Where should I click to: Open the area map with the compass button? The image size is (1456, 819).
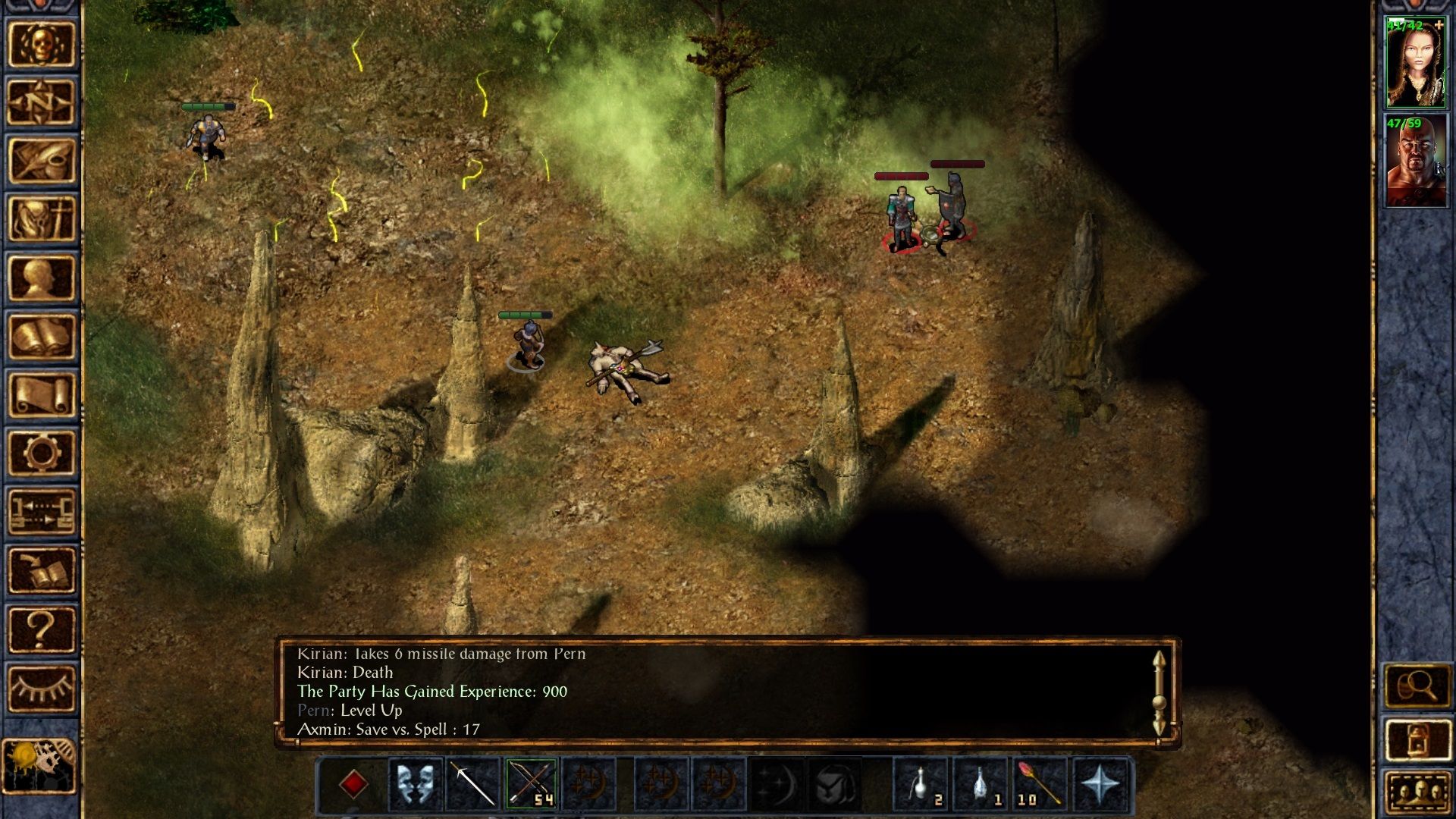(41, 102)
